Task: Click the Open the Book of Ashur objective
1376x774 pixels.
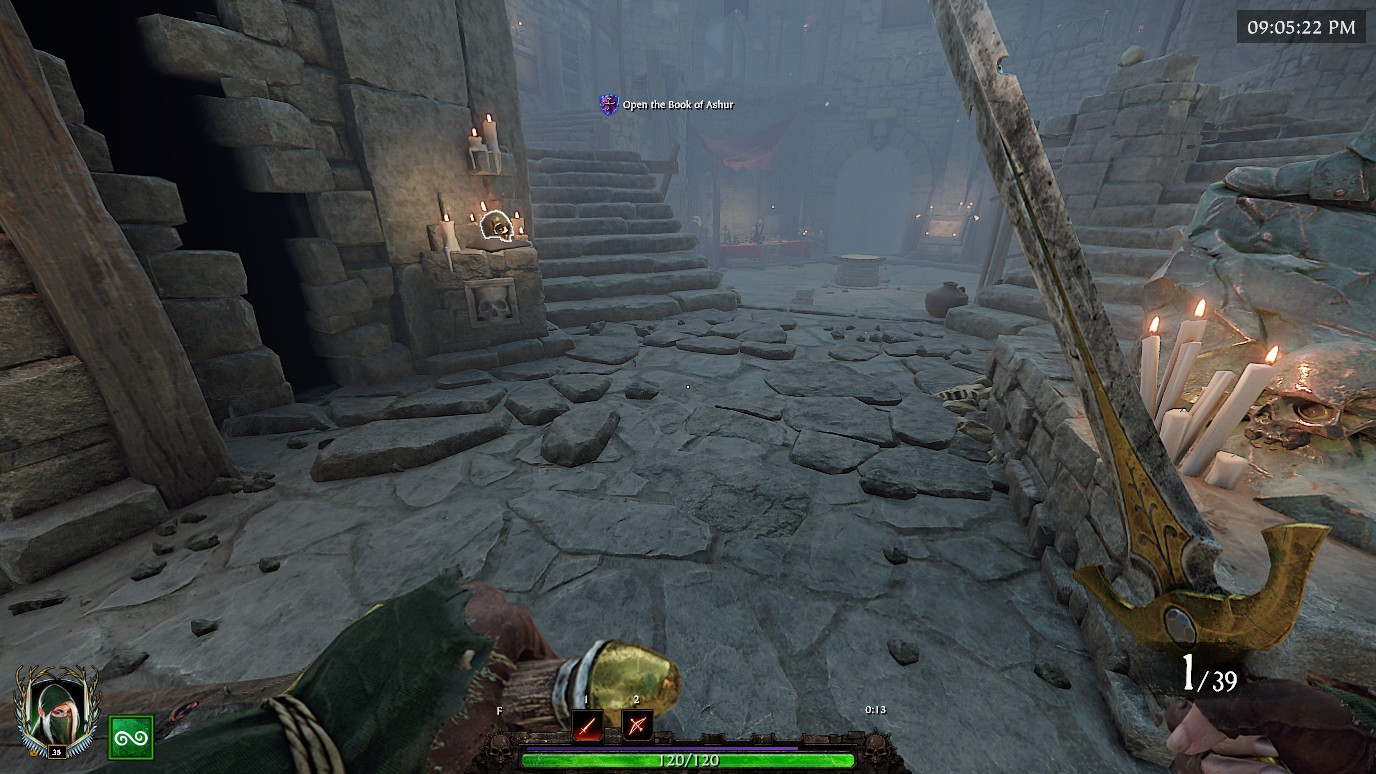Action: click(x=677, y=104)
